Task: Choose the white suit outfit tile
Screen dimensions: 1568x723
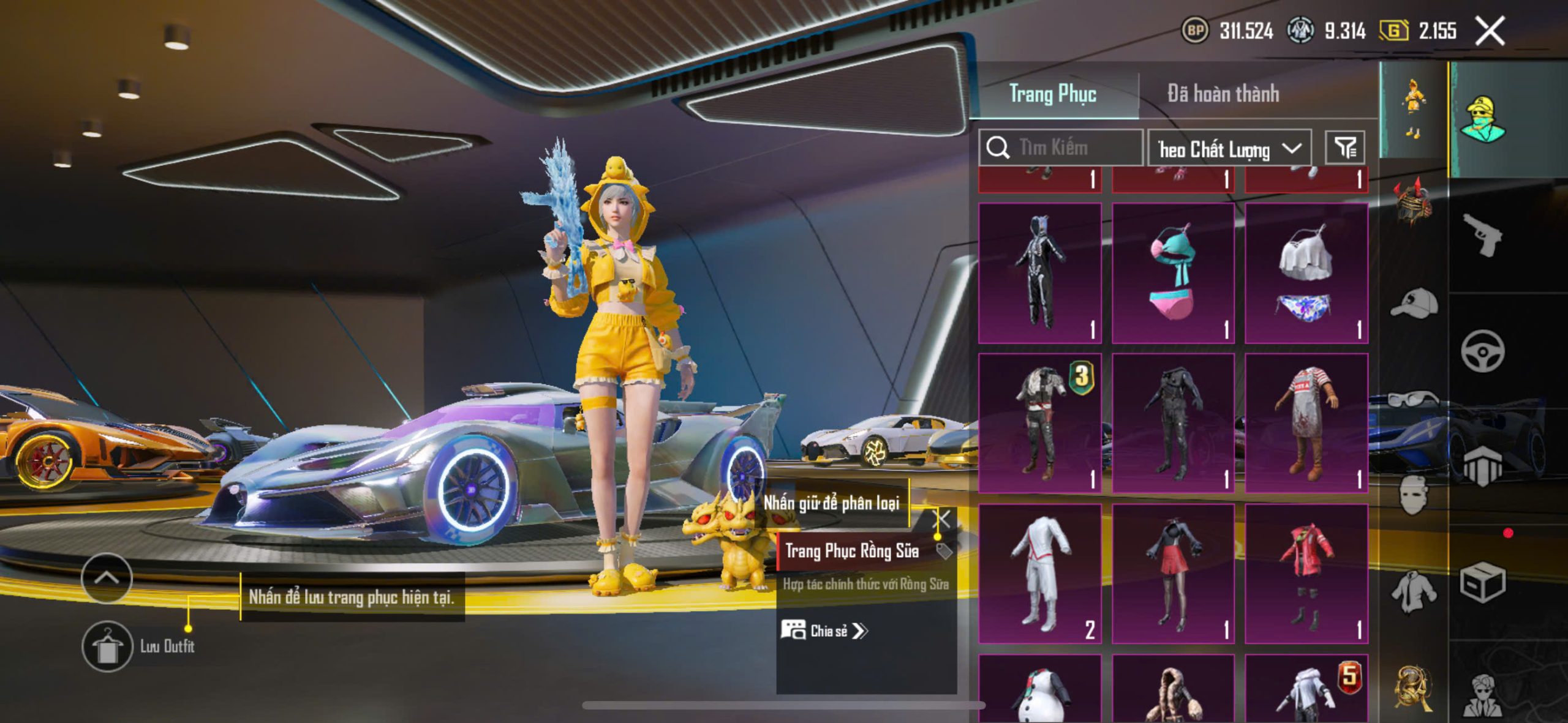Action: [1039, 573]
